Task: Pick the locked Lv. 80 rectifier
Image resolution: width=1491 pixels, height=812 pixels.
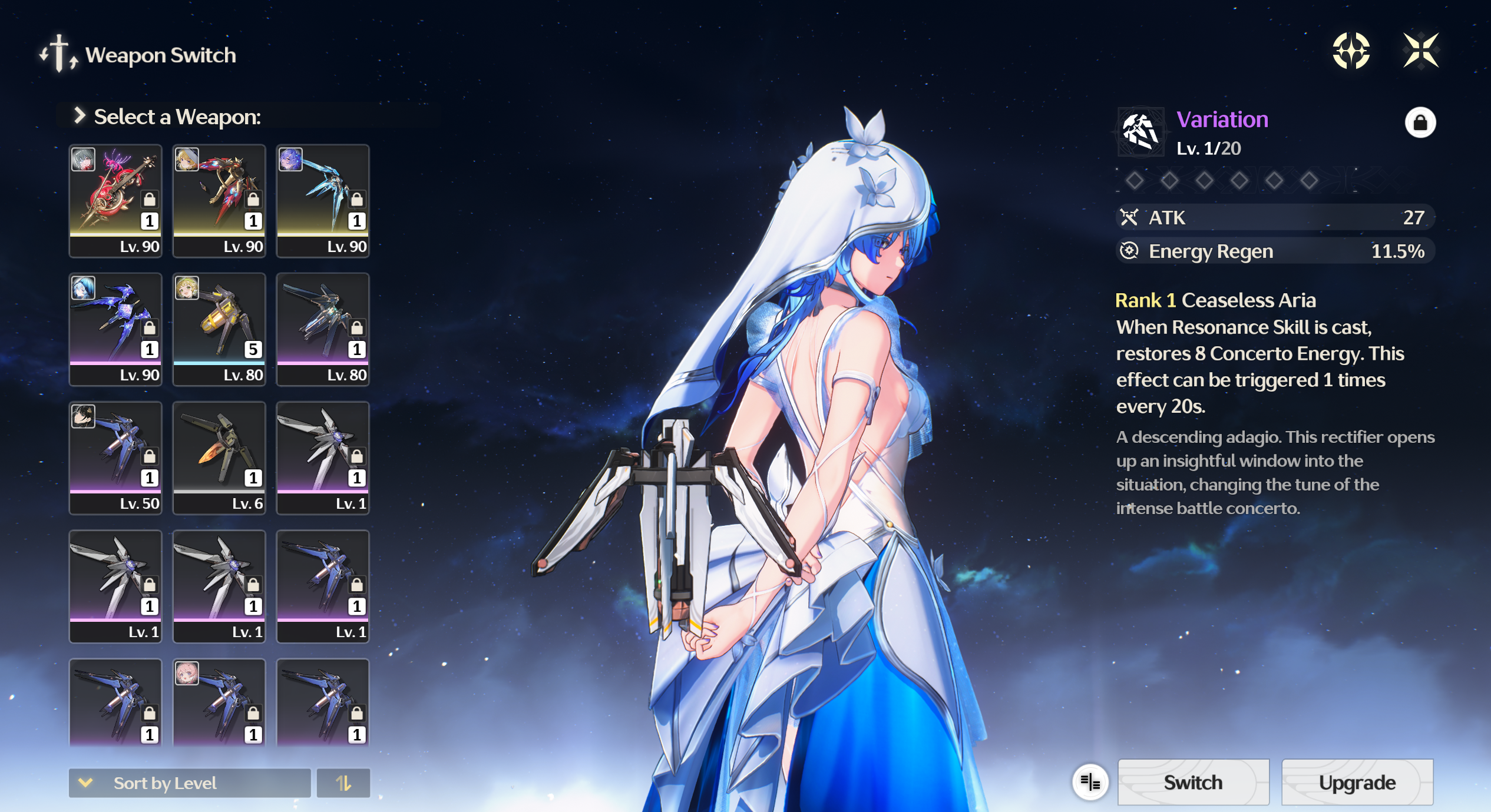Action: click(323, 329)
